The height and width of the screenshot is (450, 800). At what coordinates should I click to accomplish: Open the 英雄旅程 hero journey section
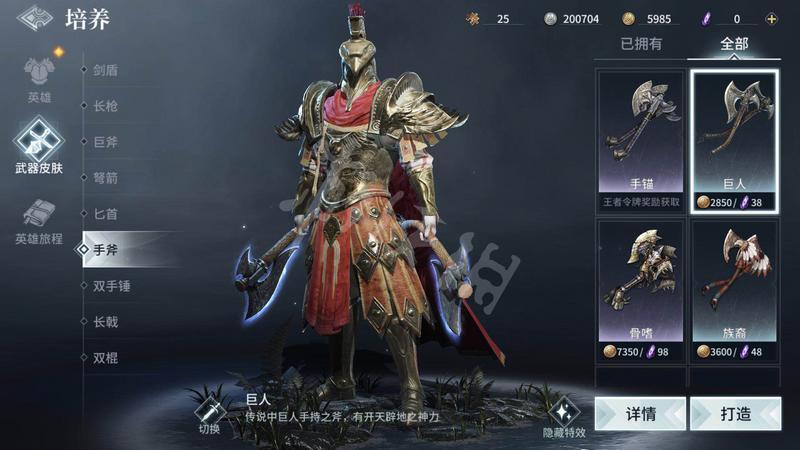pyautogui.click(x=39, y=222)
